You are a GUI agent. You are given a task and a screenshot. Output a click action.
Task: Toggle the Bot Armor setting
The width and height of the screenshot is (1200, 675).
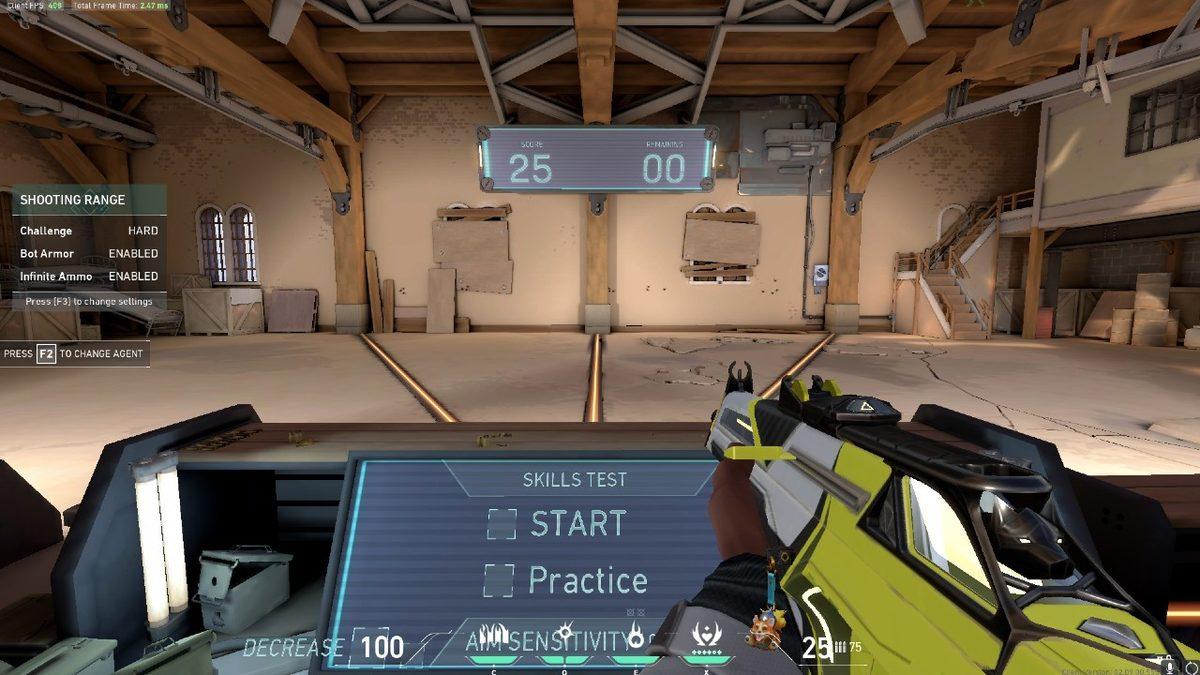[88, 254]
